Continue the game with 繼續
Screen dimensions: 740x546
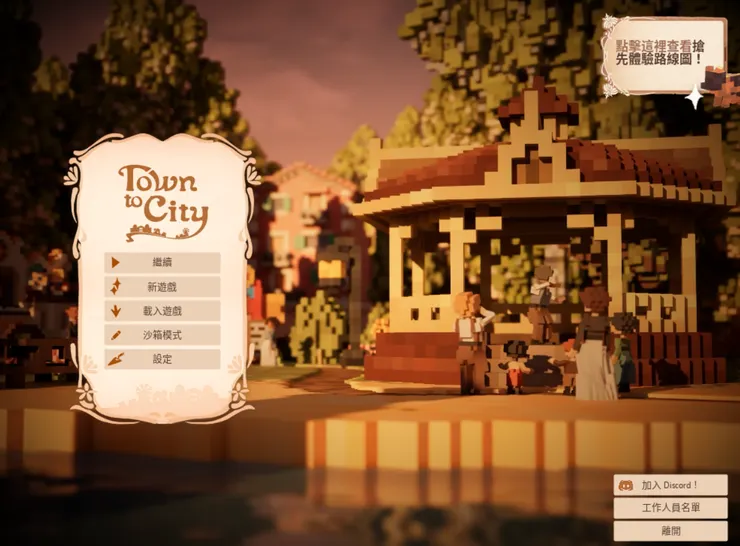[162, 263]
